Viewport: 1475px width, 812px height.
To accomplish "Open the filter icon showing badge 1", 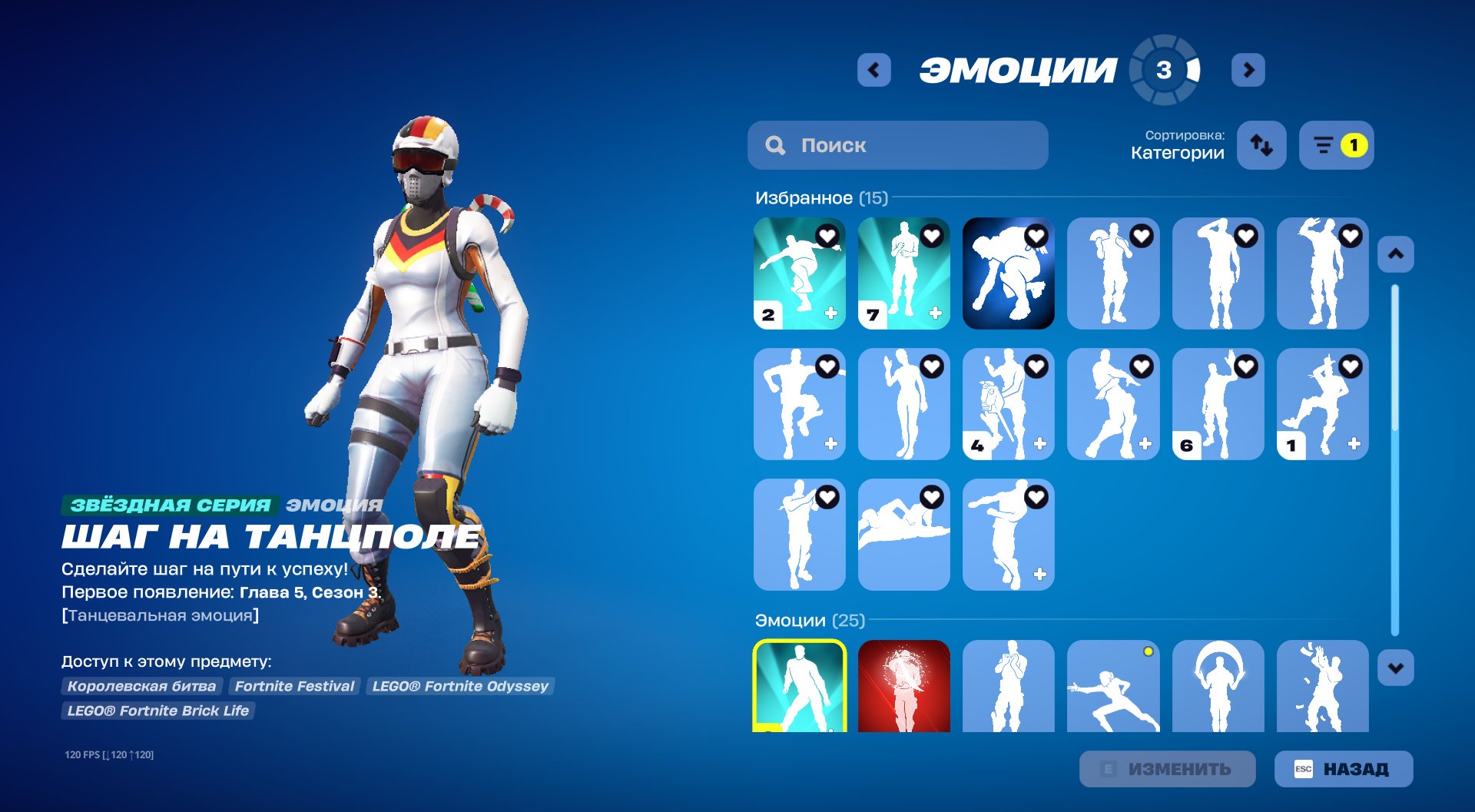I will click(1330, 144).
